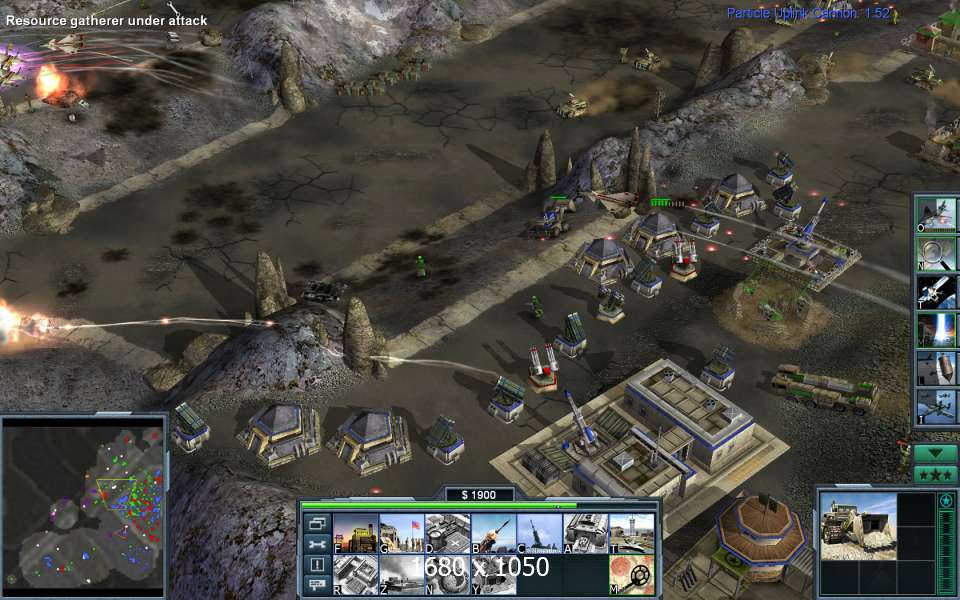
Task: Choose the War Factory build icon marked A
Action: pyautogui.click(x=586, y=533)
